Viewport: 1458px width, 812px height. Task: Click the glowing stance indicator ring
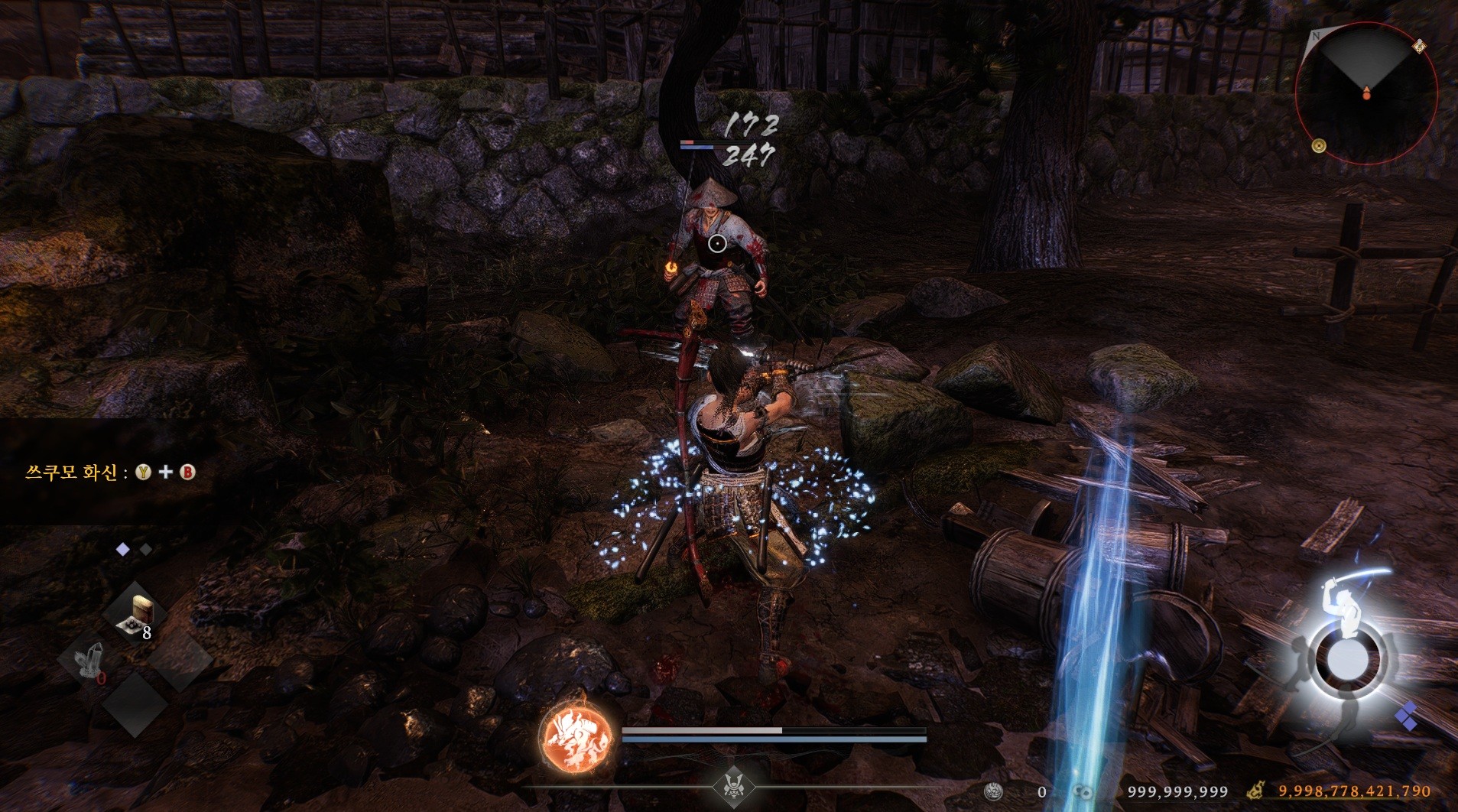[1347, 659]
